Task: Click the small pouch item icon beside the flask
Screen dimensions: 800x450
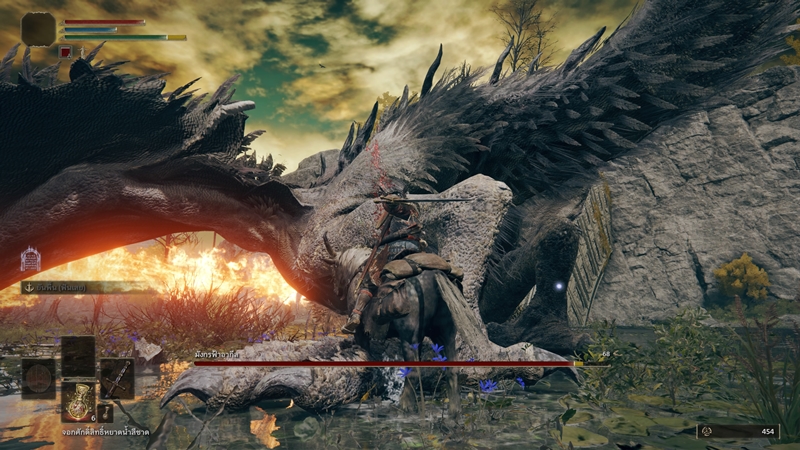Action: click(105, 411)
